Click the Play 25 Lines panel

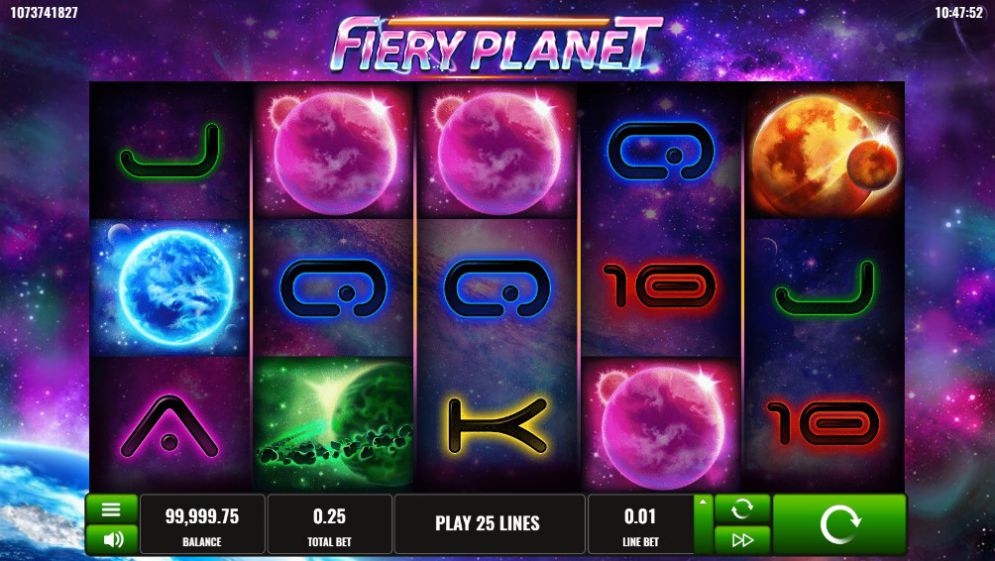click(488, 524)
